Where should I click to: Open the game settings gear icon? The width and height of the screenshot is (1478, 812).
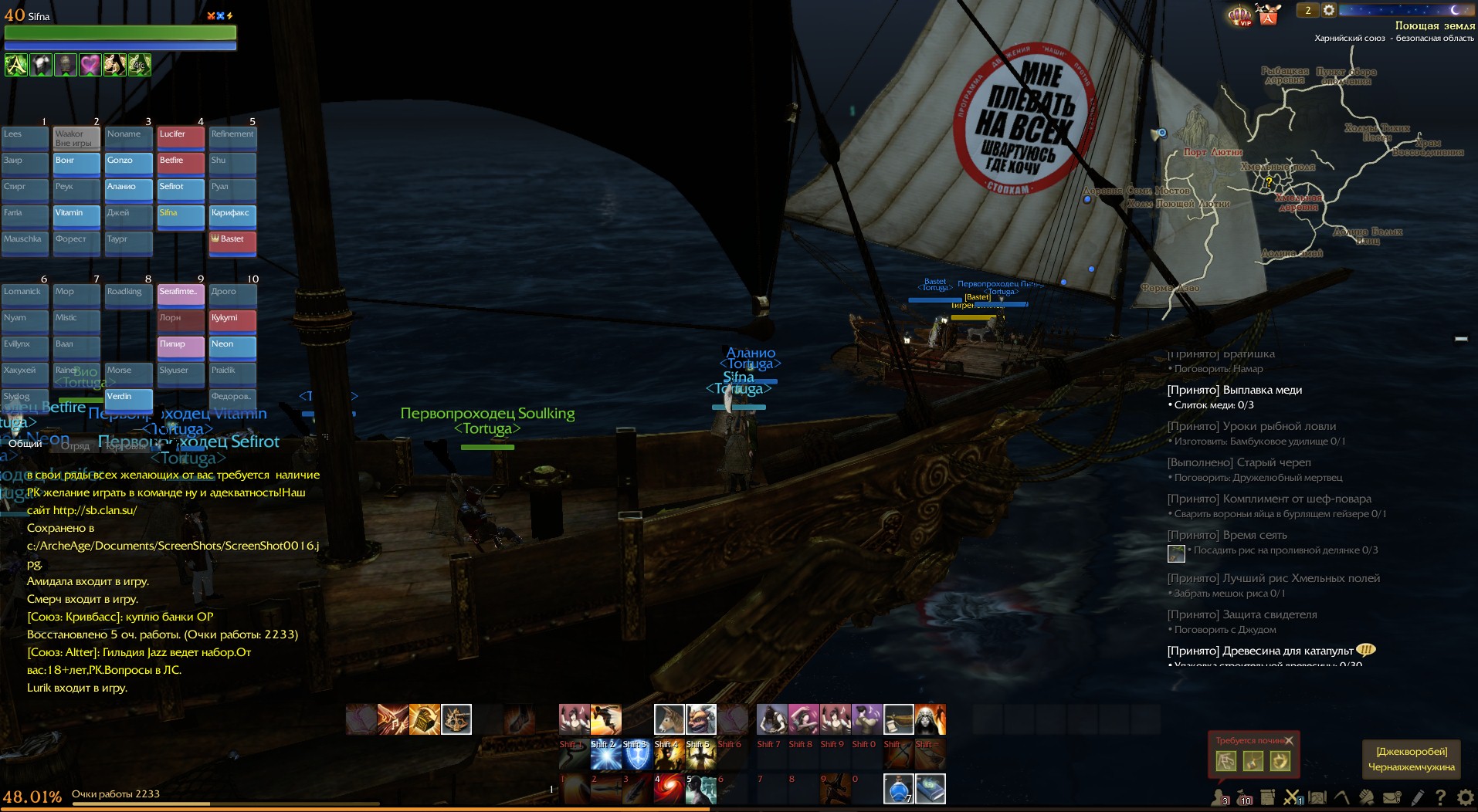(1463, 797)
